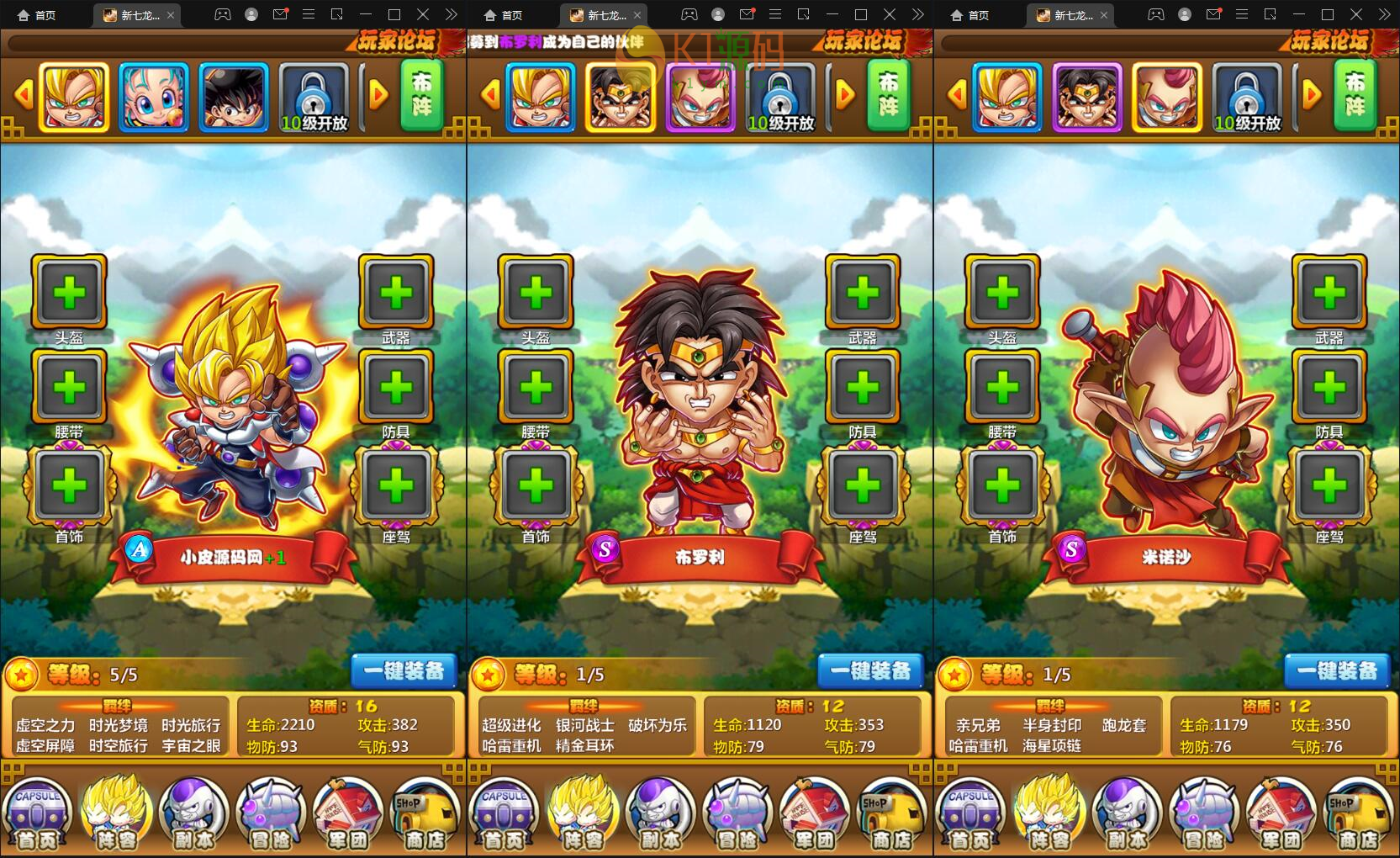This screenshot has height=858, width=1400.
Task: Open the 10级开放 locked slot
Action: point(314,95)
